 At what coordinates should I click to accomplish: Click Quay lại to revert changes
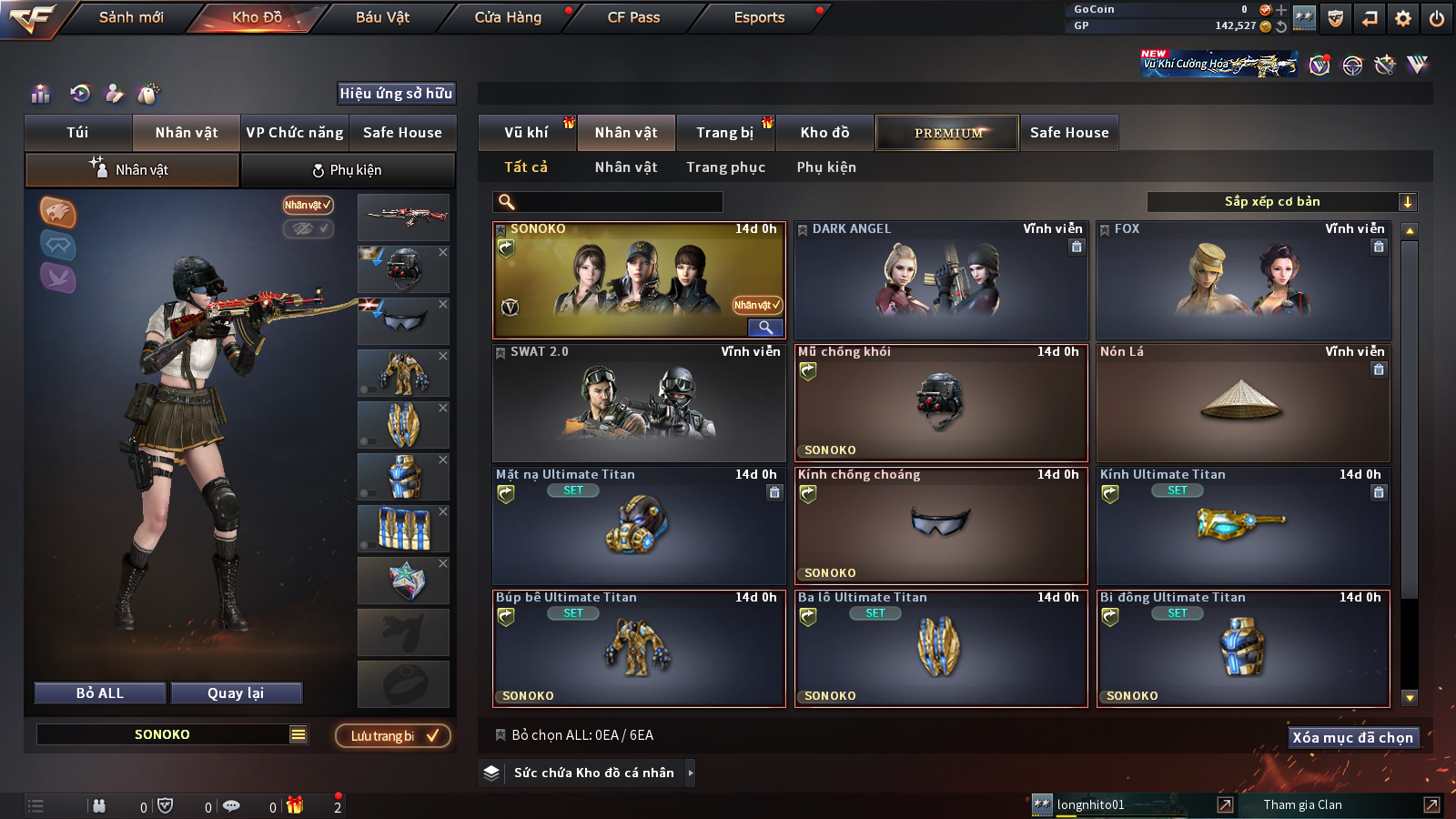[236, 693]
